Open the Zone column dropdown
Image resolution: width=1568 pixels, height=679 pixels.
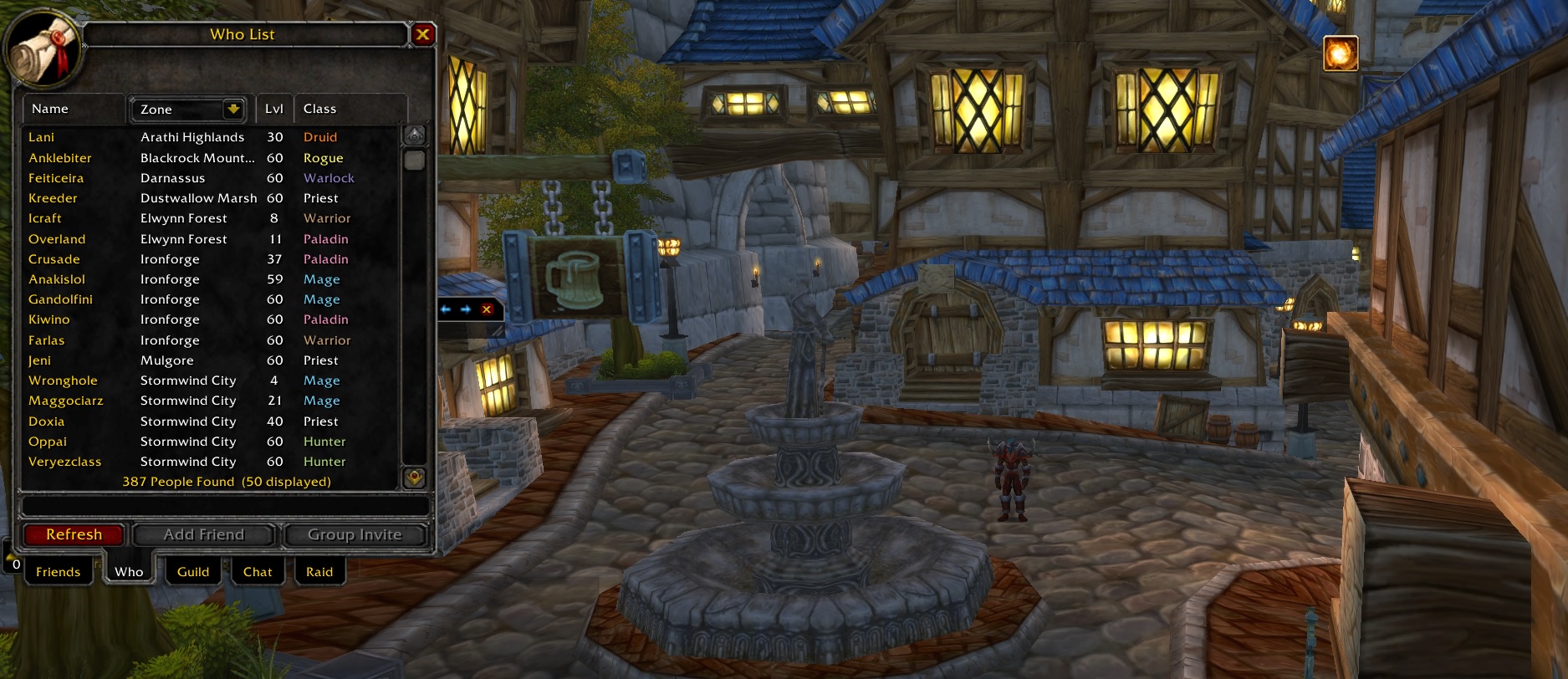pos(233,109)
